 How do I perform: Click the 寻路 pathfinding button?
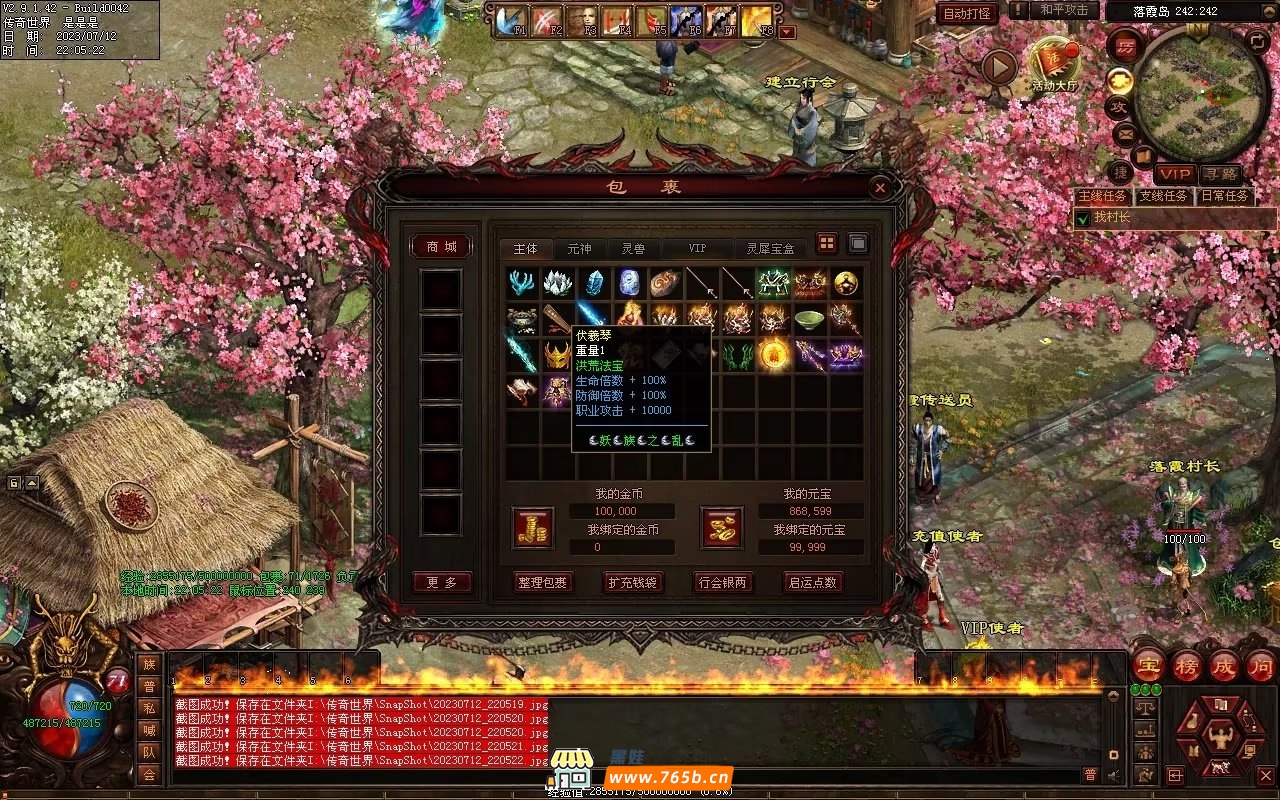click(x=1220, y=173)
